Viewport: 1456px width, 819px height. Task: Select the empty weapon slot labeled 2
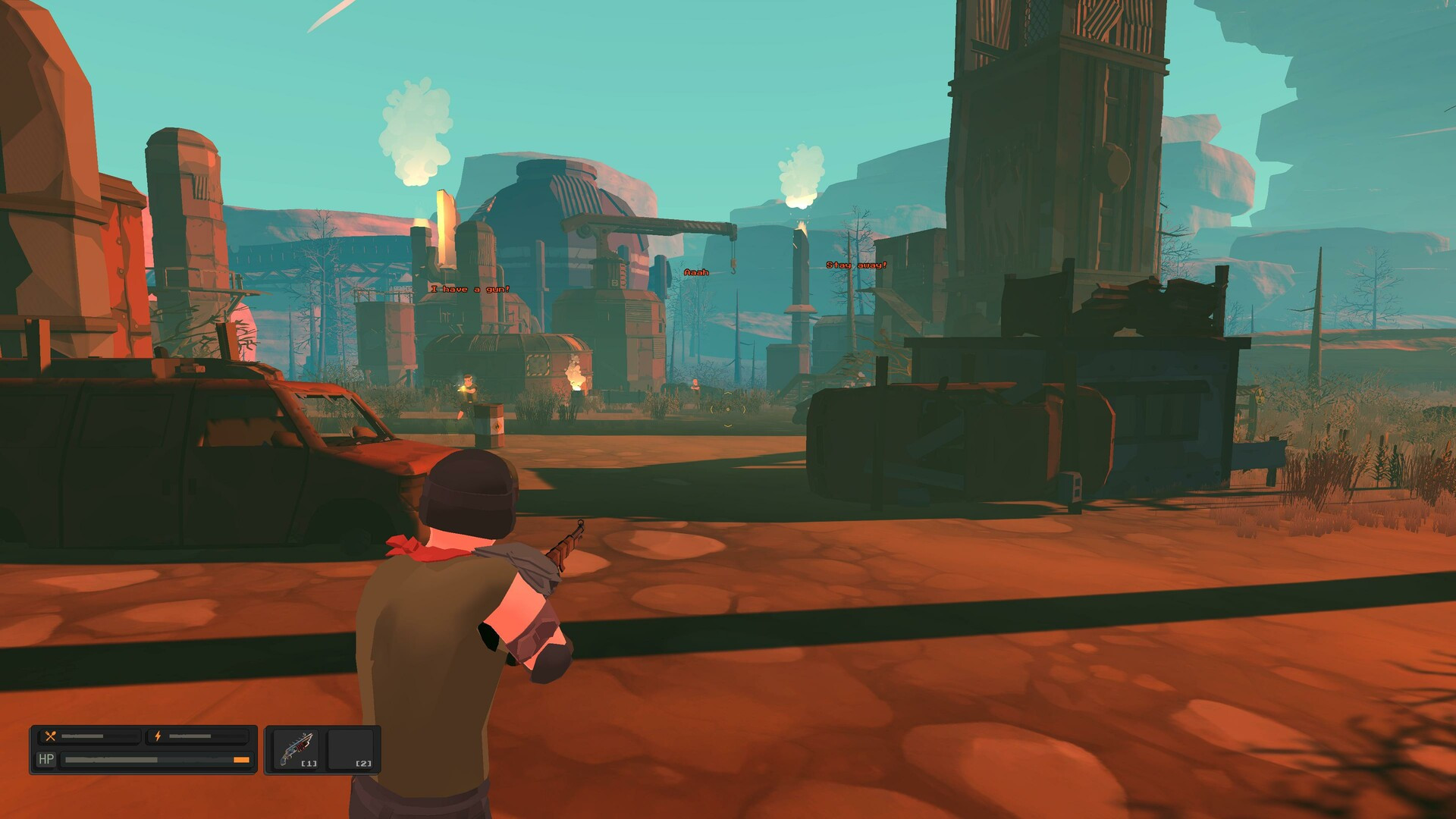click(352, 749)
